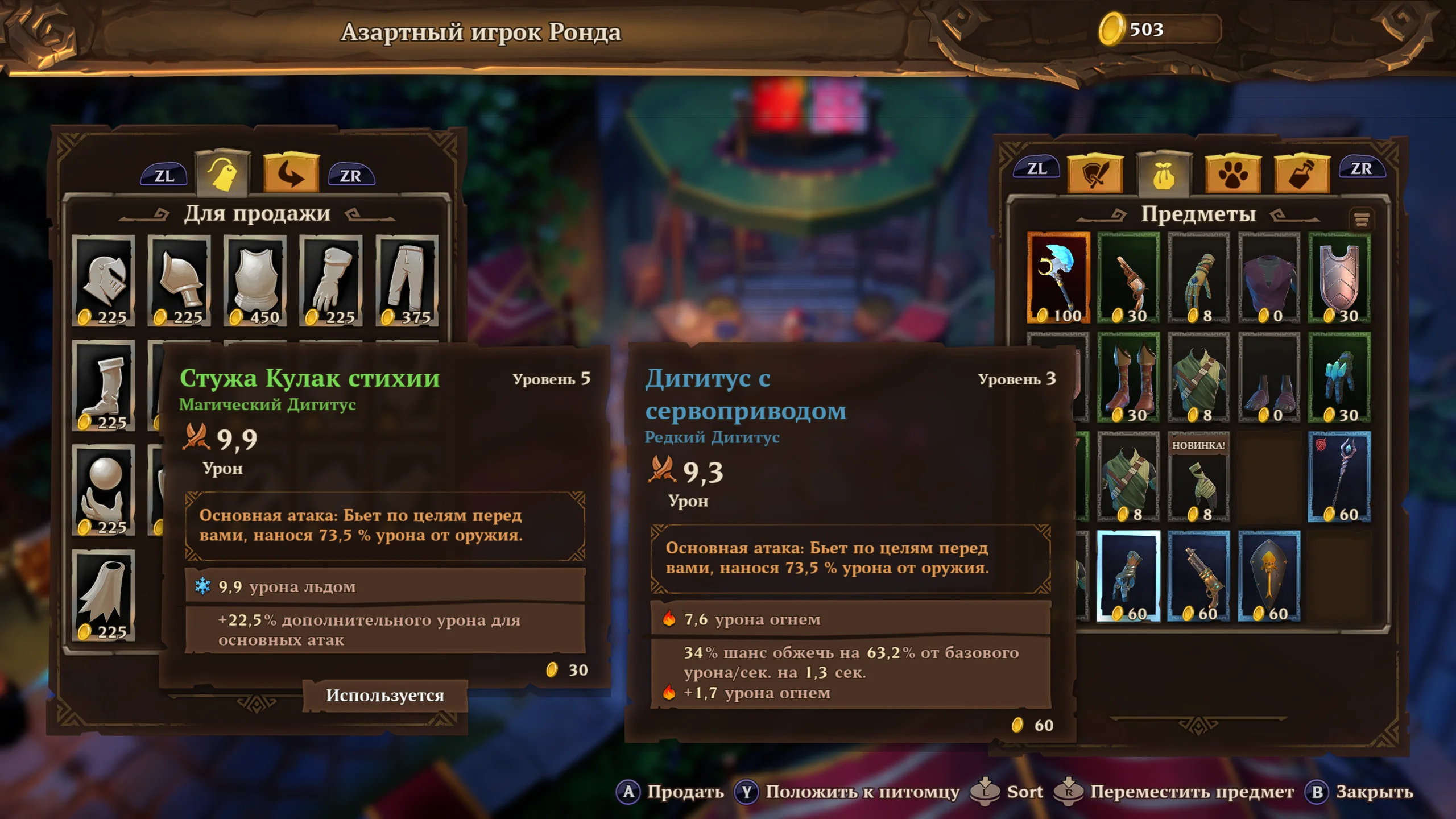Choose the gloves marked 'НОВИНКА!'
1456x819 pixels.
tap(1198, 477)
